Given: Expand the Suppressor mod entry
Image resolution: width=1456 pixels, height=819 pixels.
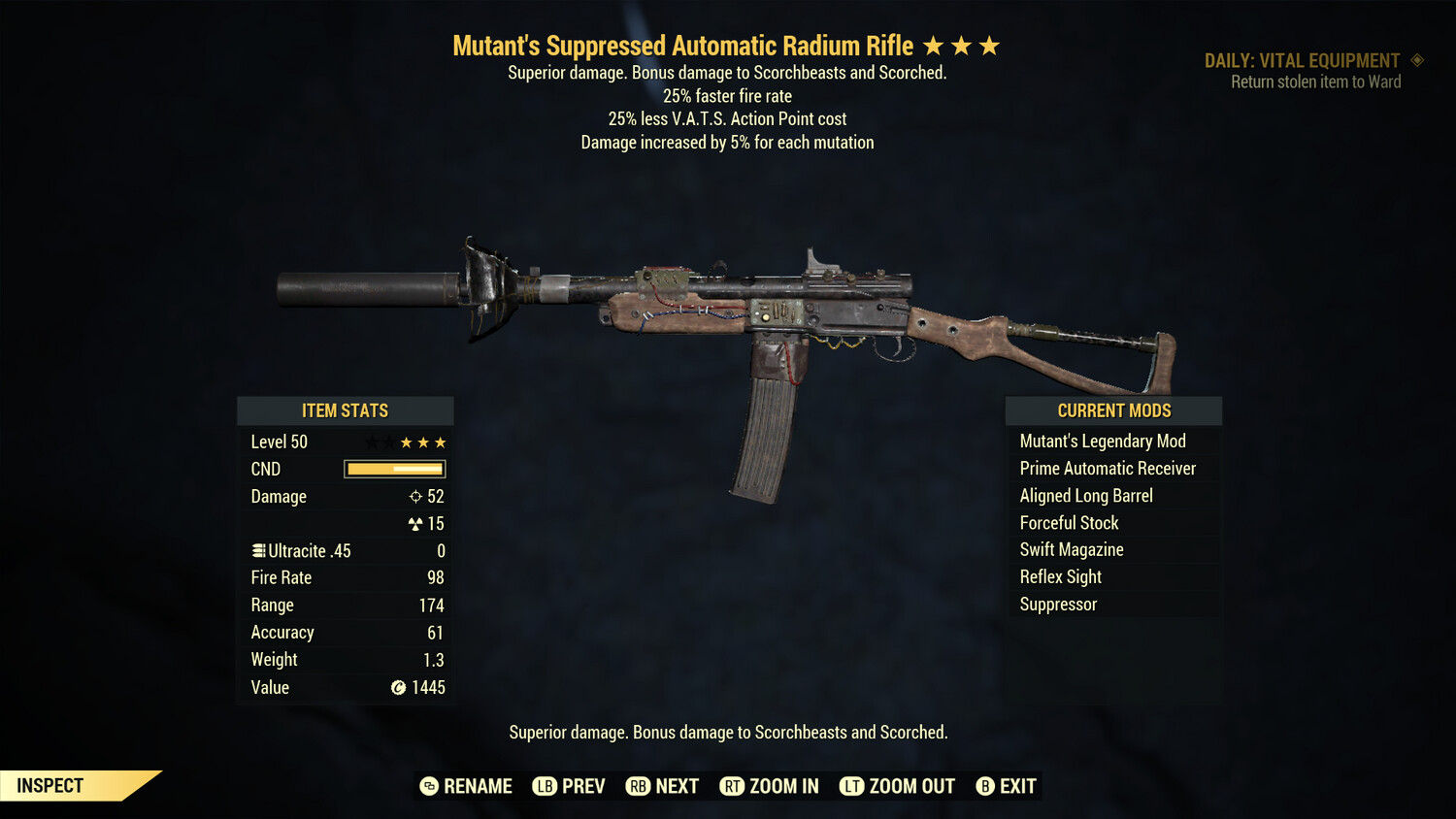Looking at the screenshot, I should pyautogui.click(x=1058, y=604).
